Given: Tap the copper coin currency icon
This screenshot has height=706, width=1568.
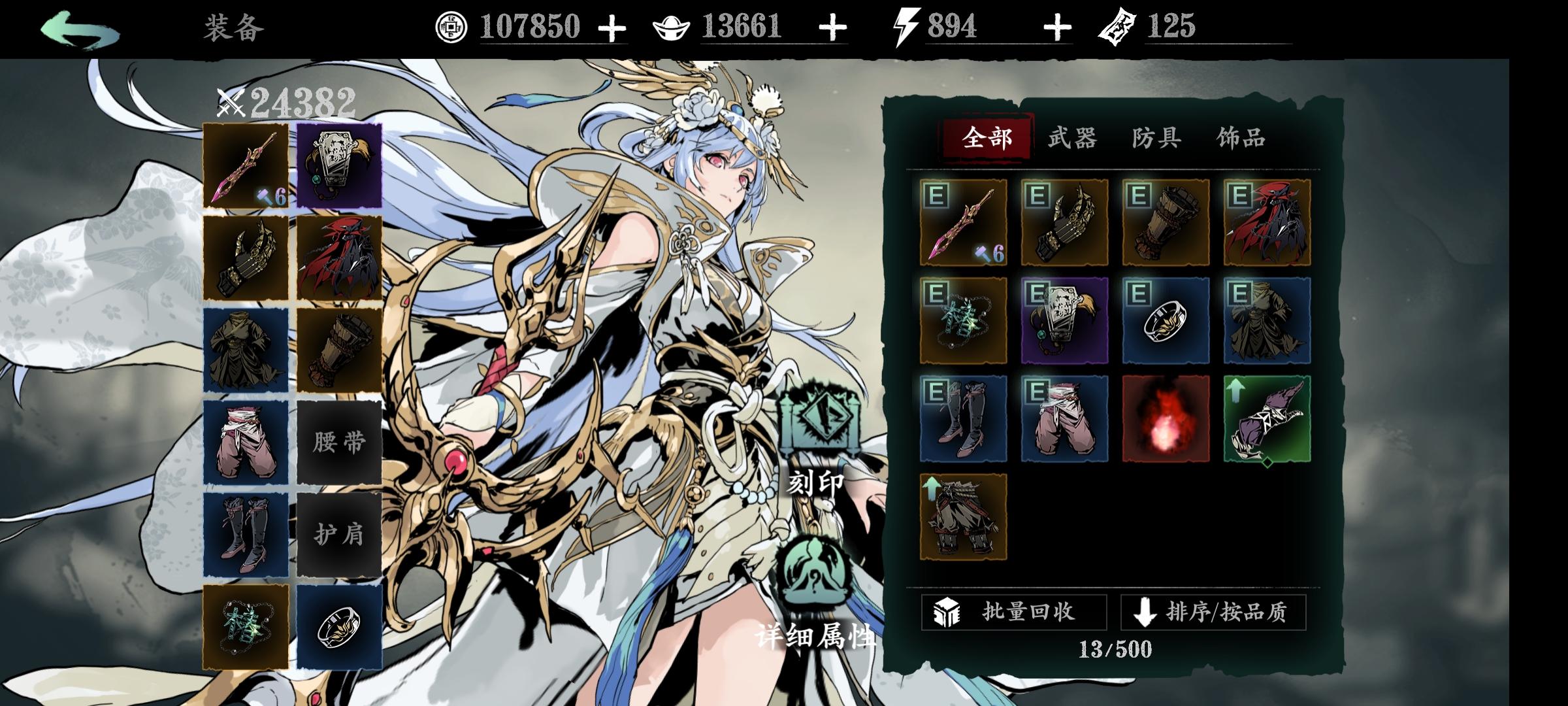Looking at the screenshot, I should tap(451, 26).
